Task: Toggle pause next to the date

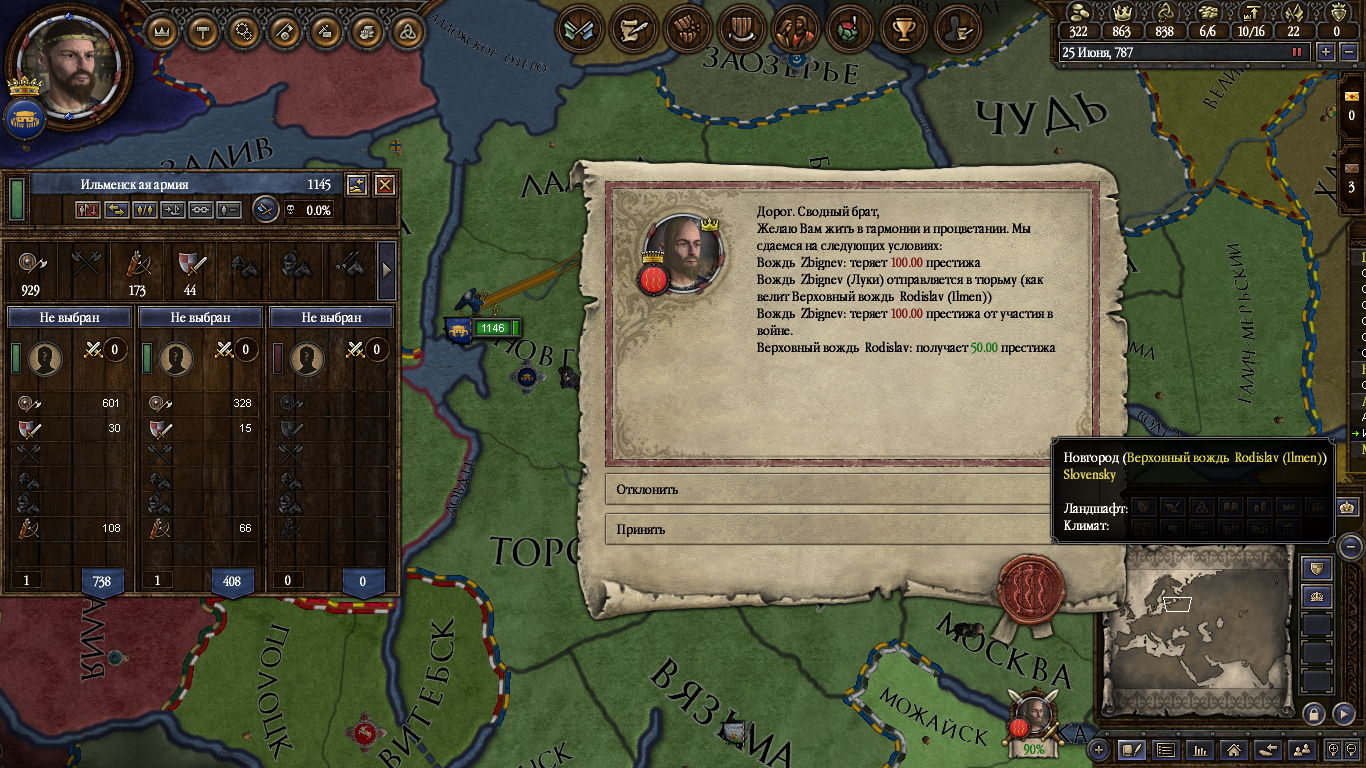Action: pos(1298,52)
